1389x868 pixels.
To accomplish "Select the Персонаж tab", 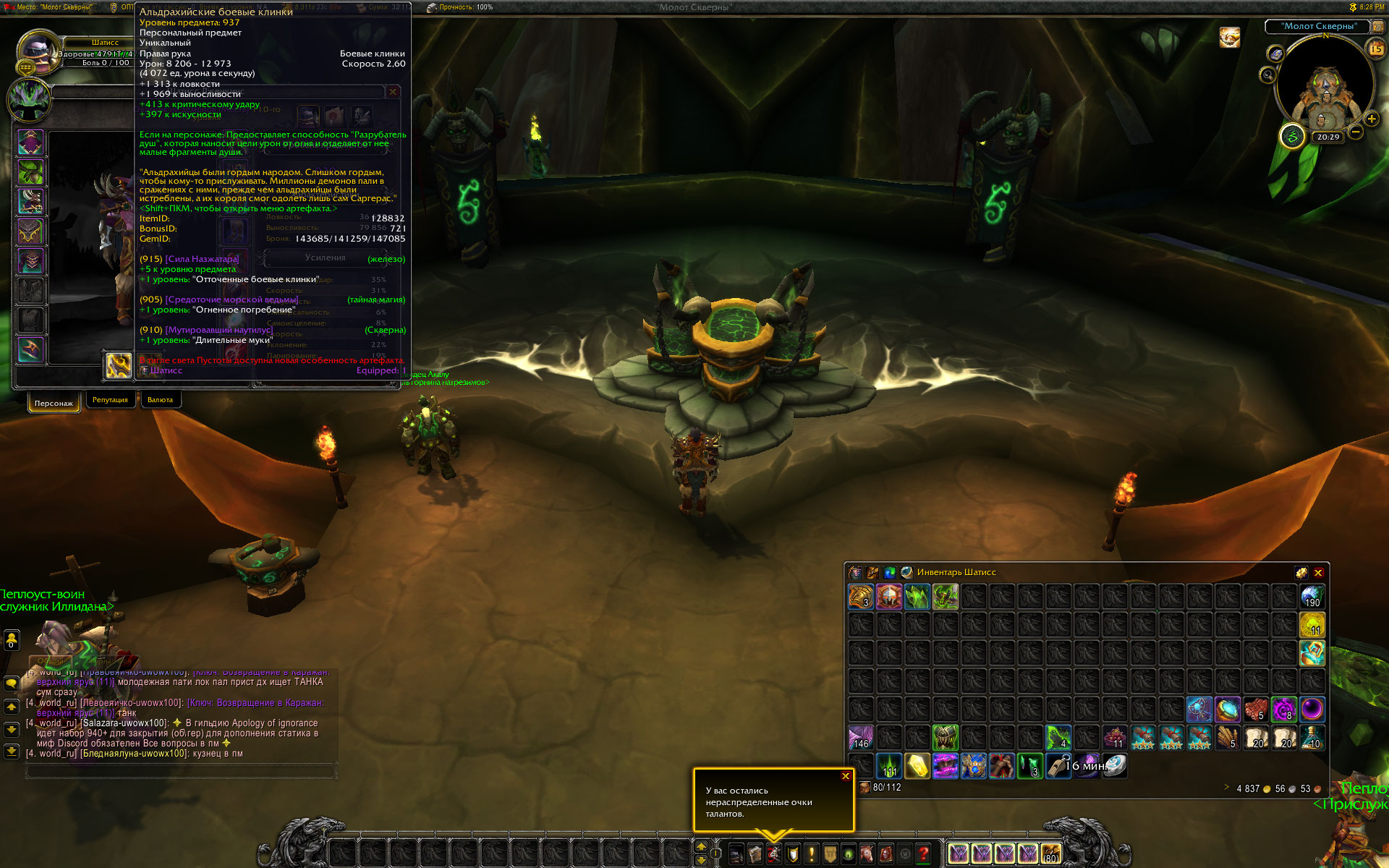I will [54, 403].
